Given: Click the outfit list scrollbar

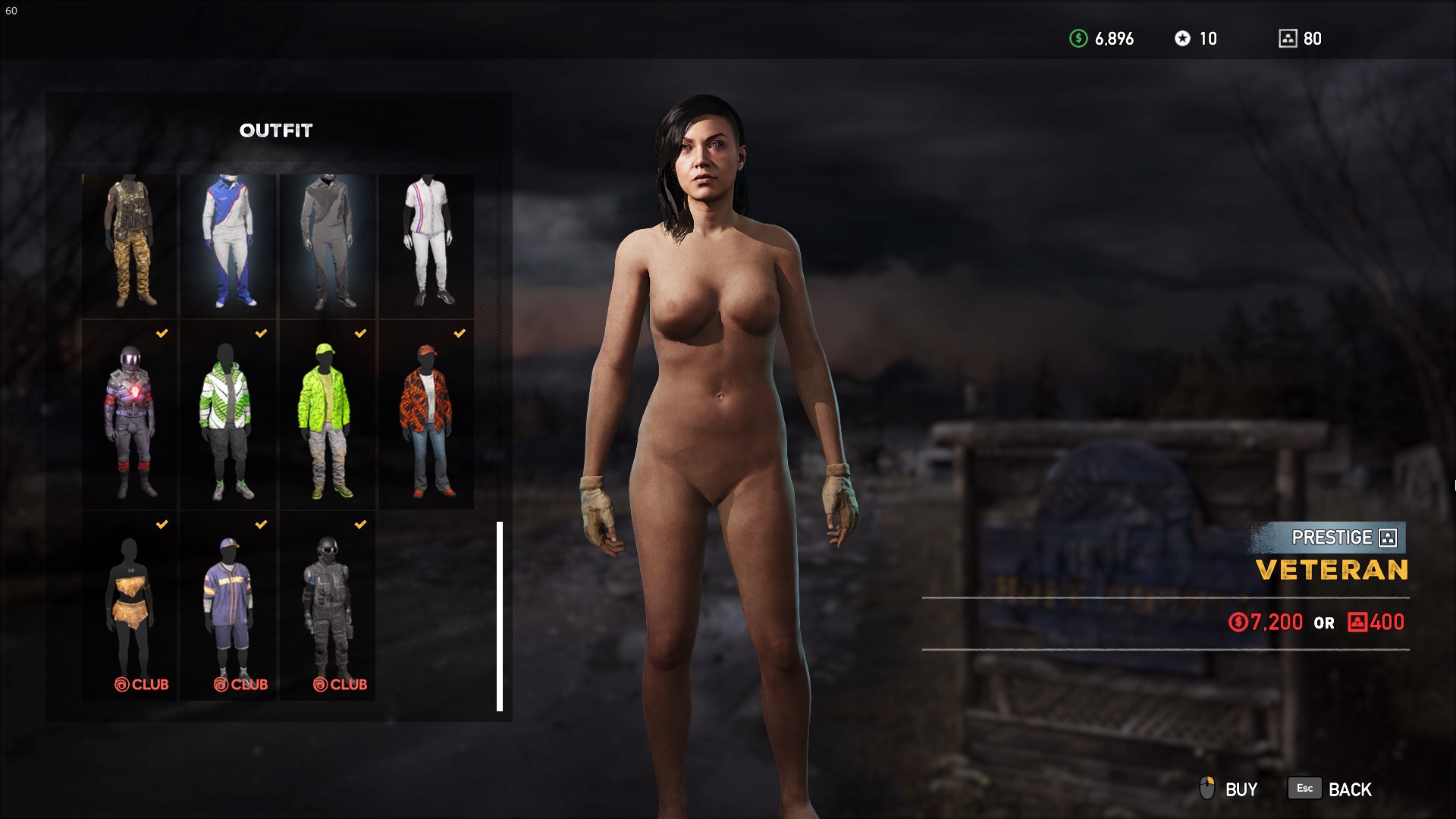Looking at the screenshot, I should (x=500, y=616).
